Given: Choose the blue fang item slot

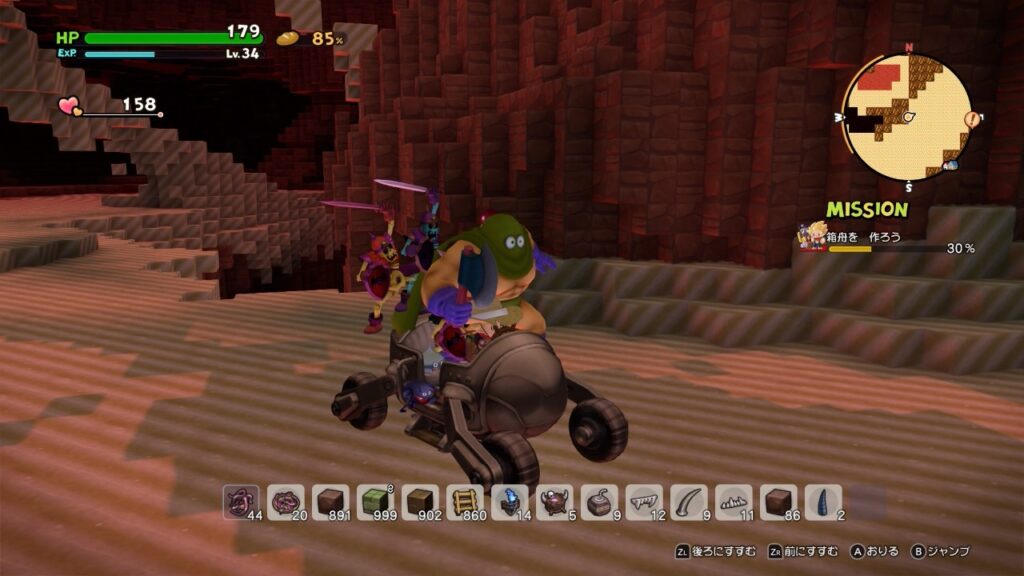Looking at the screenshot, I should coord(825,502).
